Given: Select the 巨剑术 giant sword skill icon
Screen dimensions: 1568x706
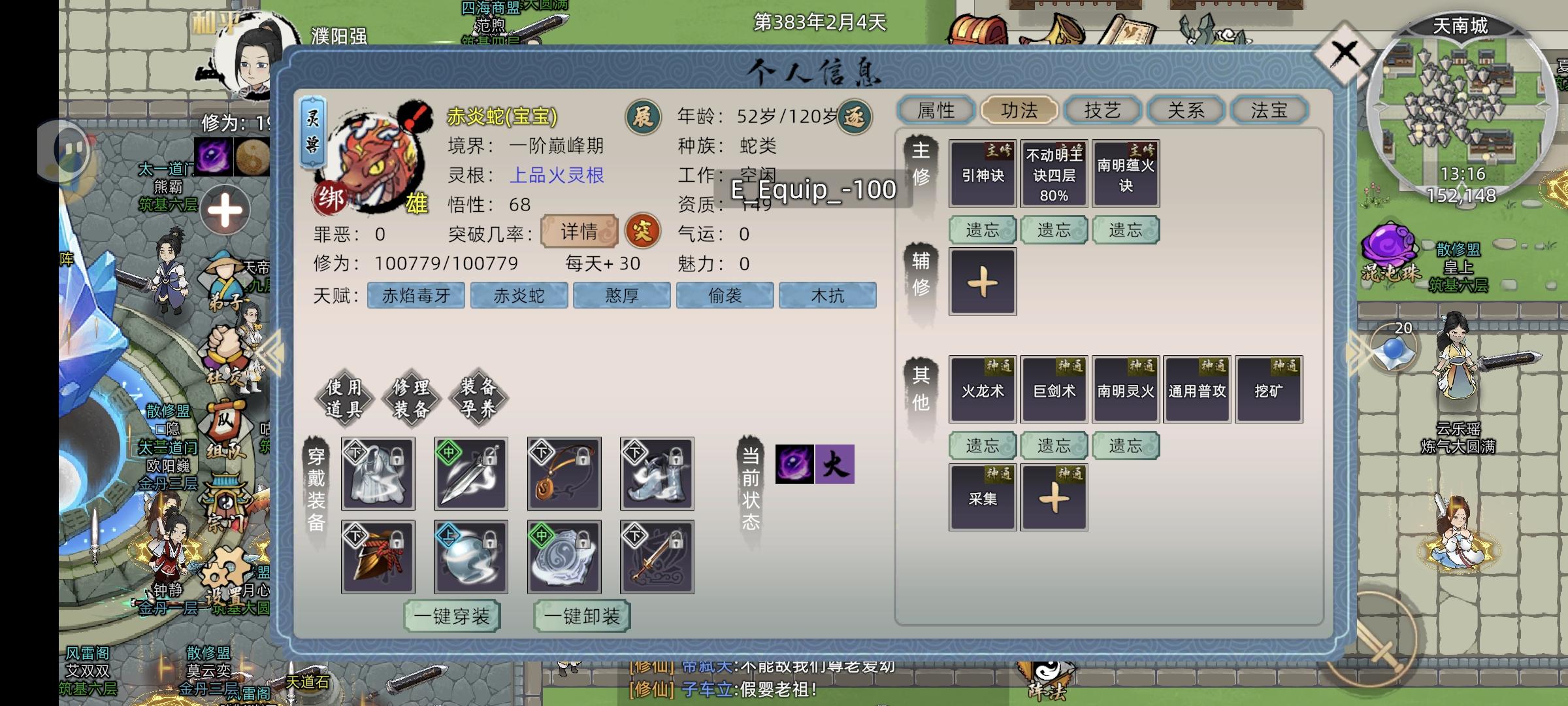Looking at the screenshot, I should (1053, 389).
